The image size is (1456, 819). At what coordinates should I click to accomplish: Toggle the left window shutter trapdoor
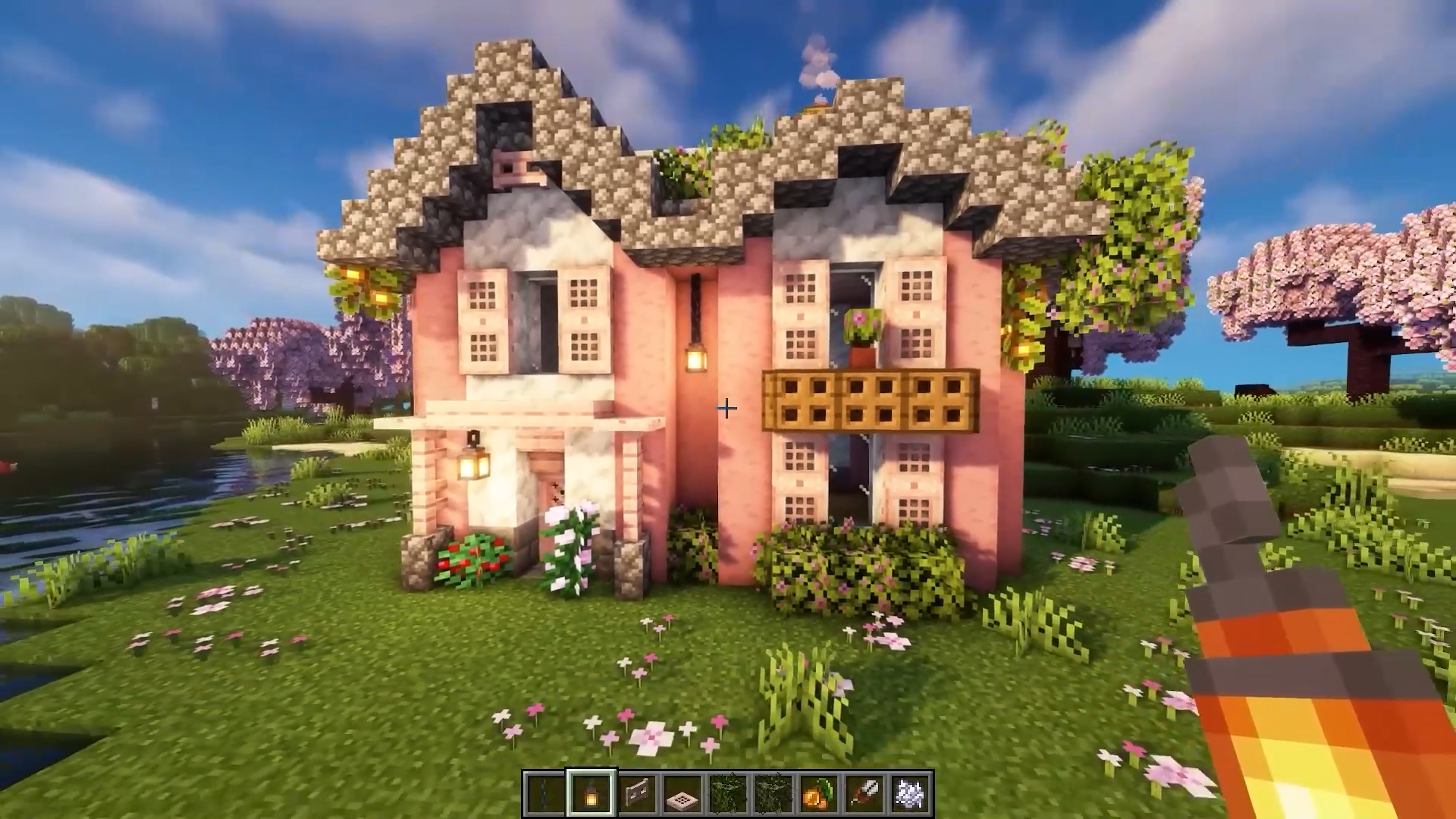(482, 322)
